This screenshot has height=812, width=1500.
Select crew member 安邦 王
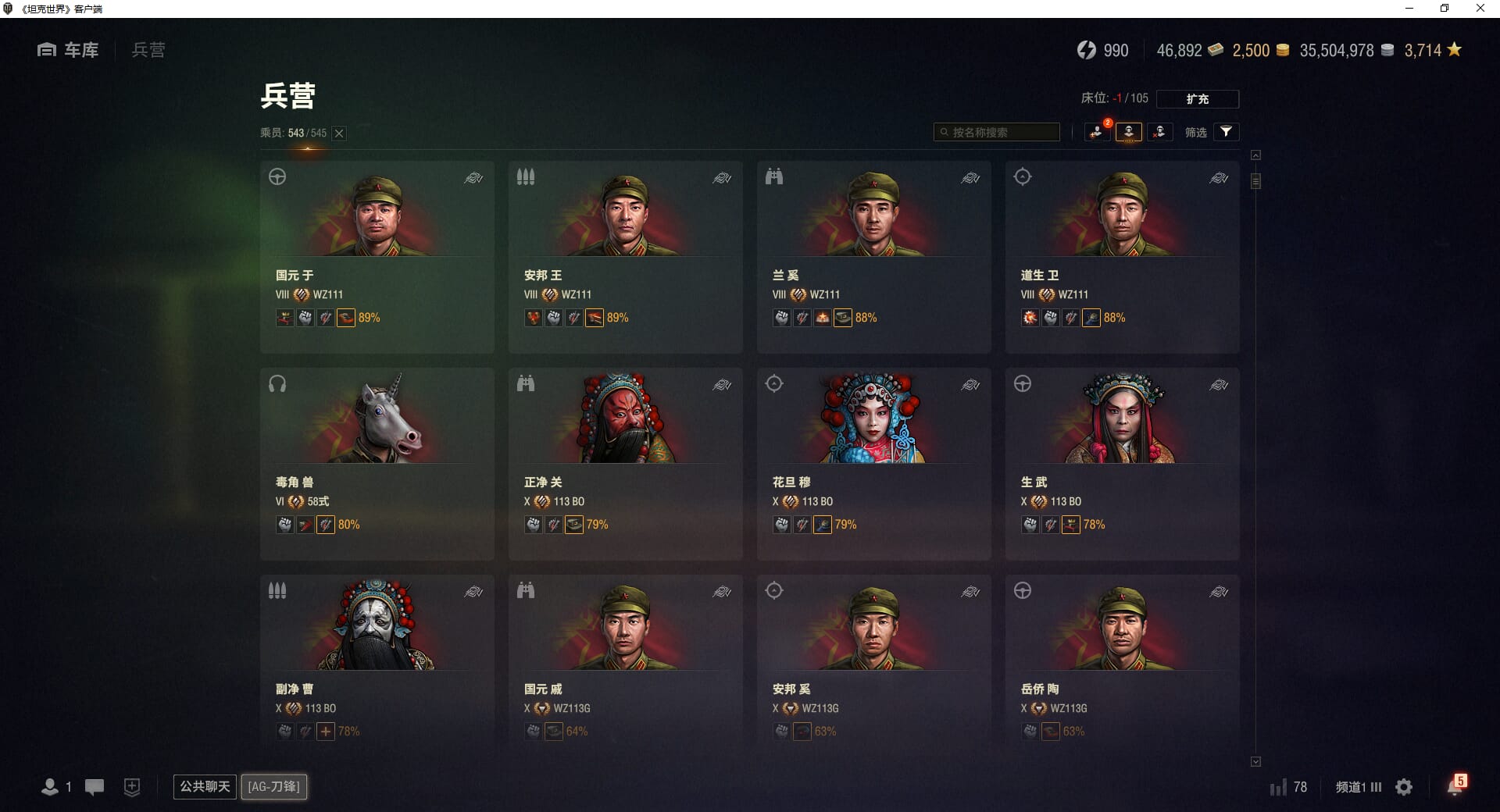coord(625,257)
